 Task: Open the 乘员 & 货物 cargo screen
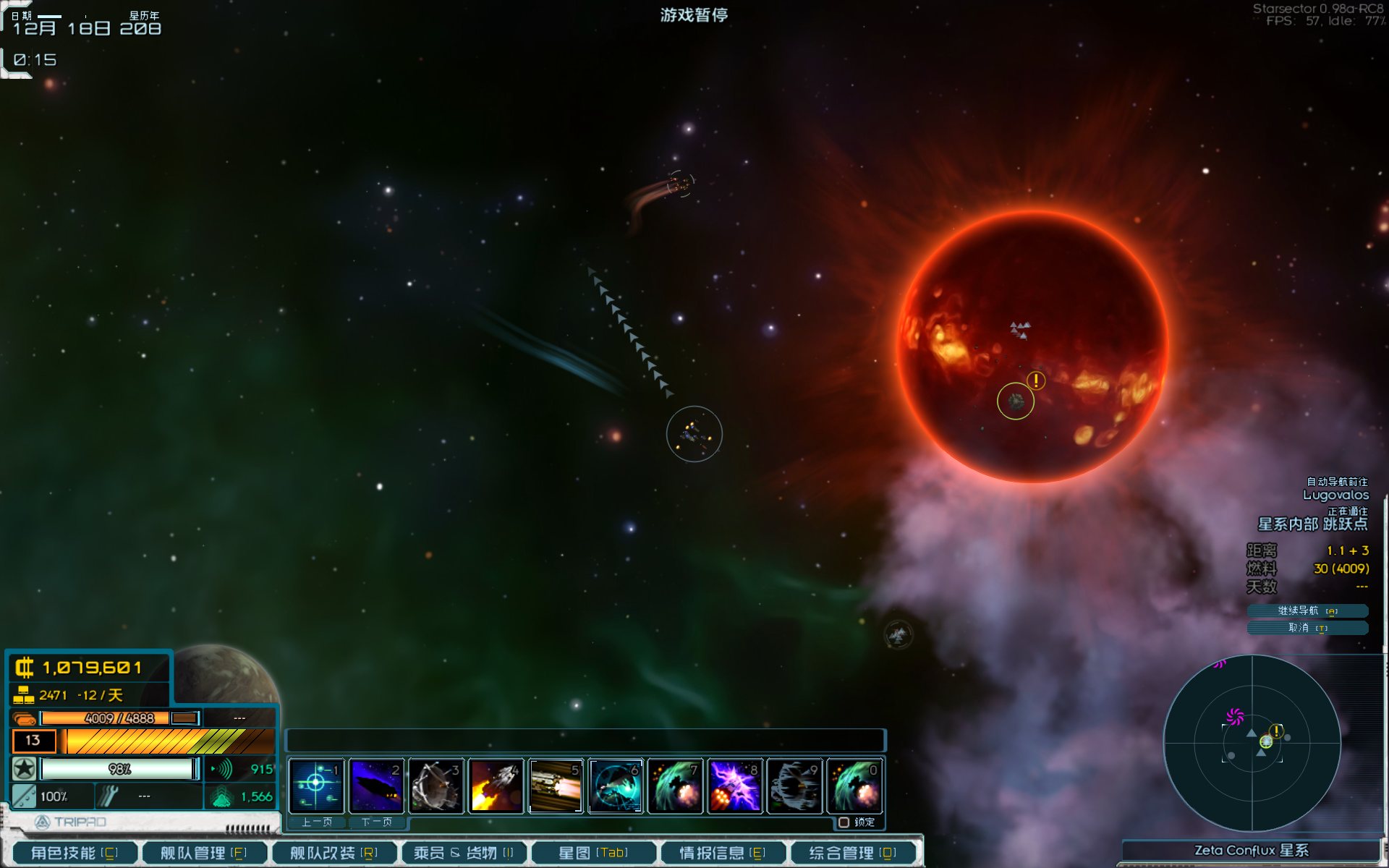463,853
